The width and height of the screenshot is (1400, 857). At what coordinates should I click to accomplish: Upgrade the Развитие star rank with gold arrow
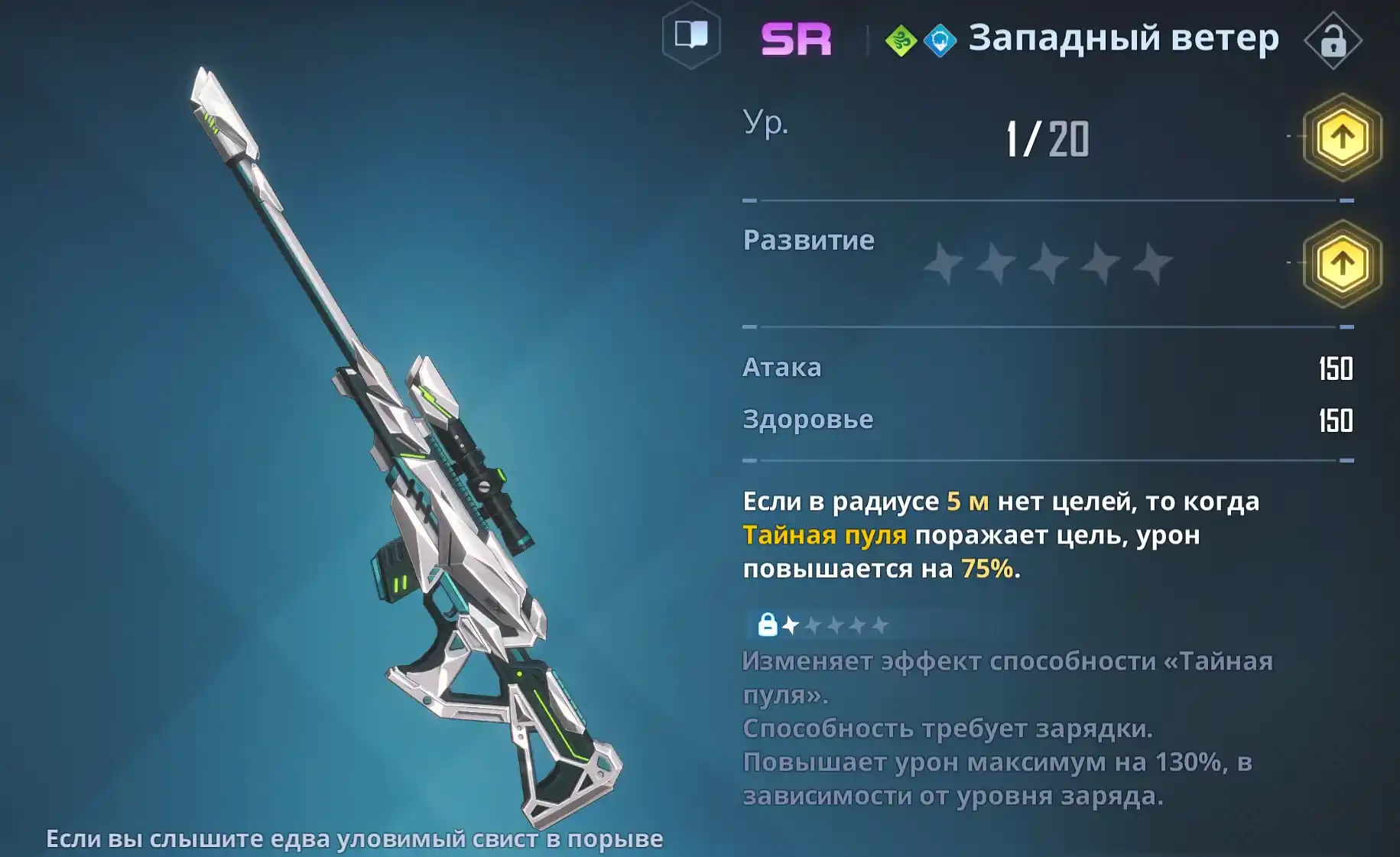point(1342,264)
